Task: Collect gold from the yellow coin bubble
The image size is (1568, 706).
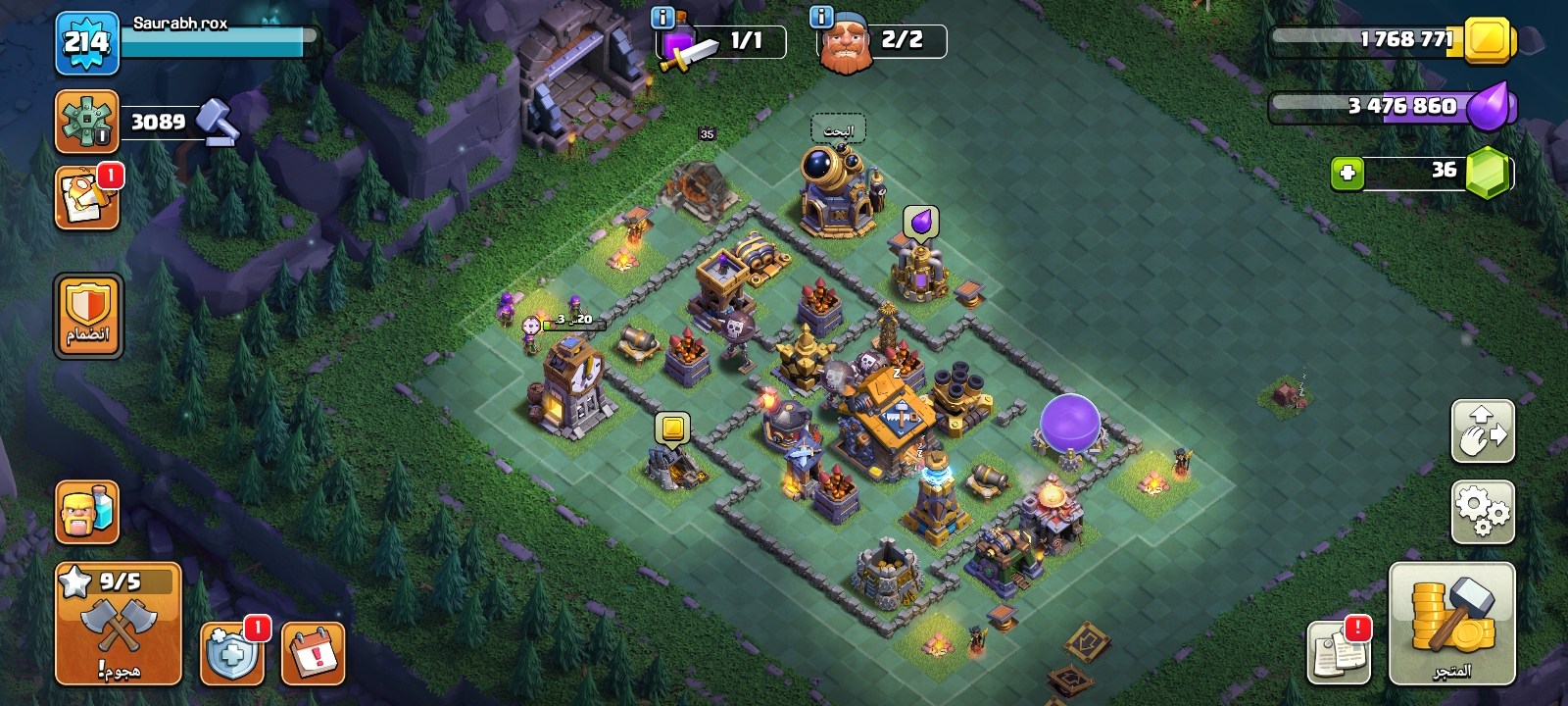Action: tap(672, 429)
